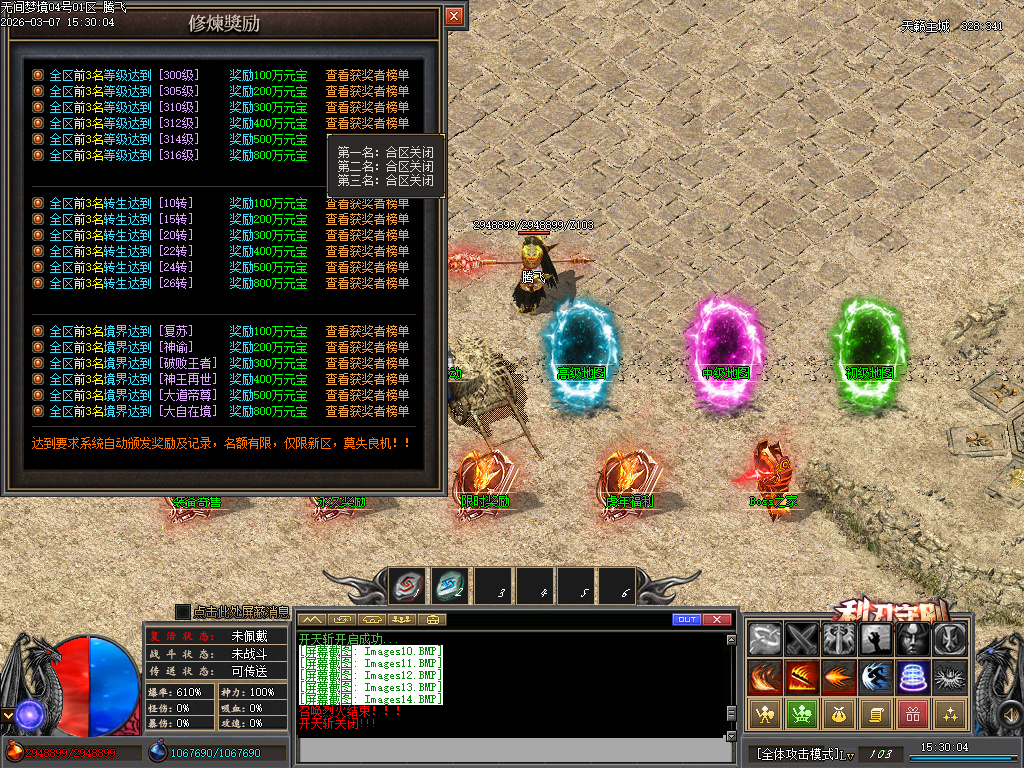Image resolution: width=1024 pixels, height=768 pixels.
Task: Use the blue rune in hotbar slot 2
Action: point(449,586)
